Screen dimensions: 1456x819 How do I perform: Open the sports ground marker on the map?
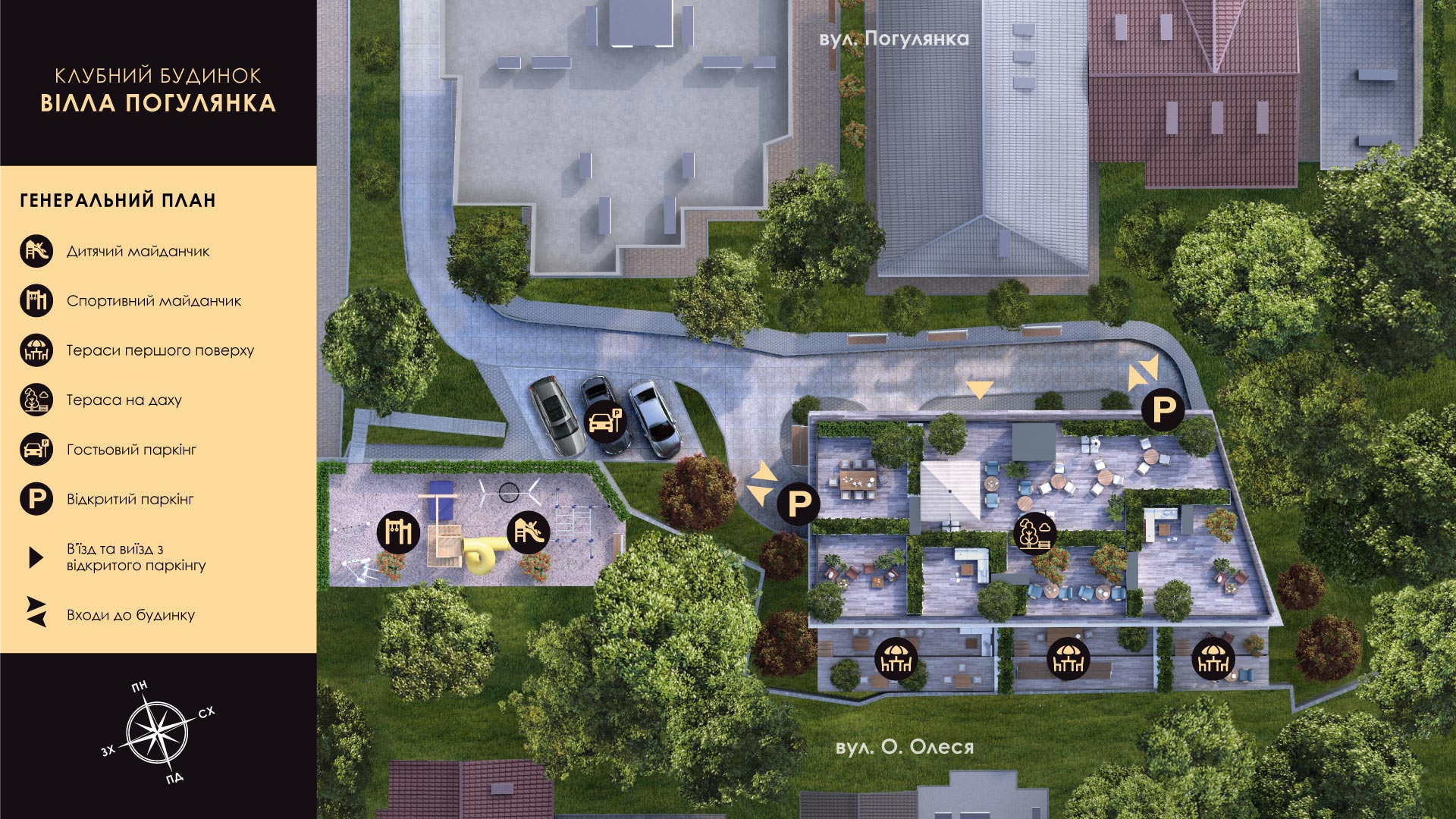coord(398,532)
